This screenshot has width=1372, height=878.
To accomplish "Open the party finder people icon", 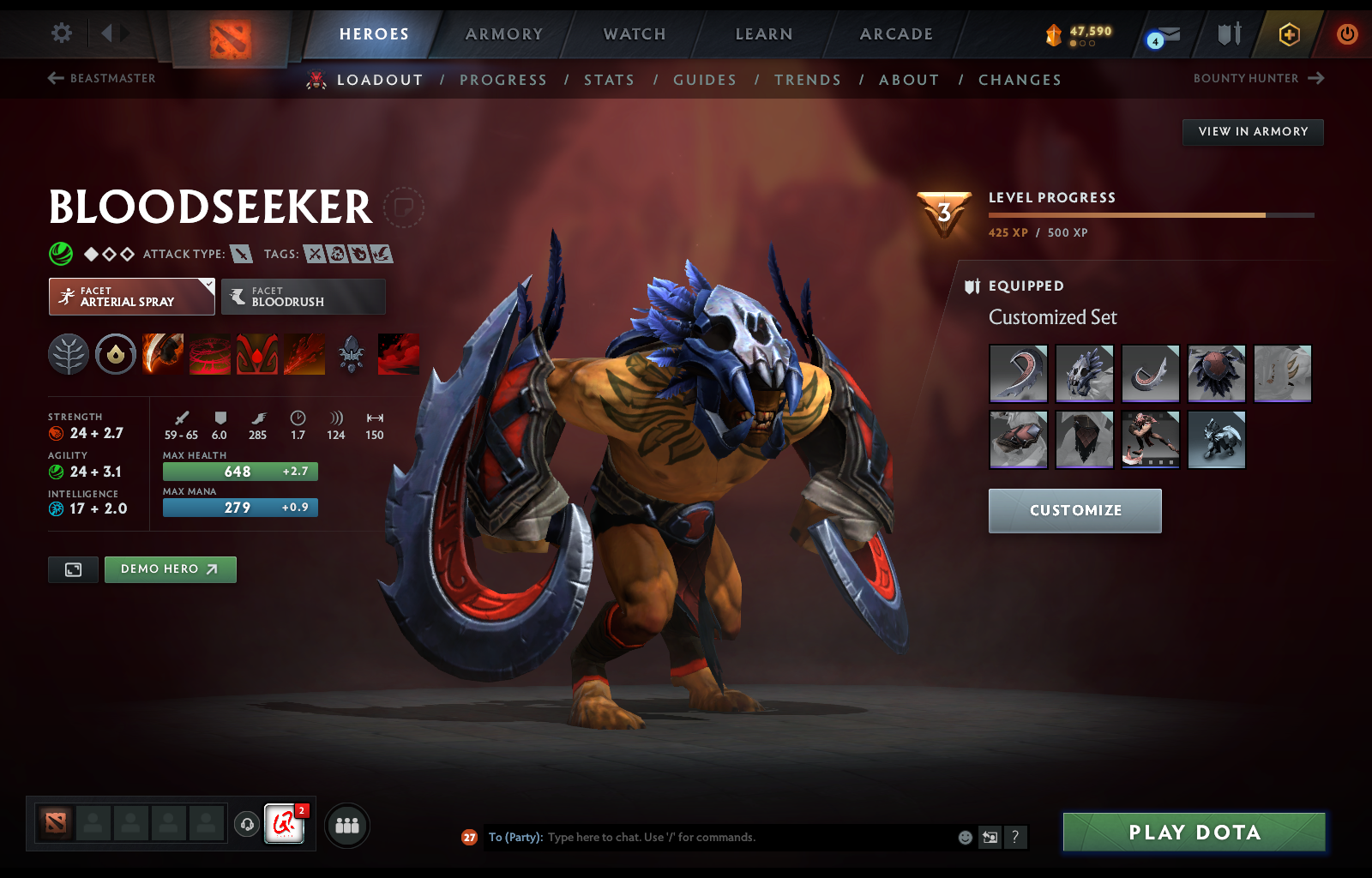I will (346, 826).
